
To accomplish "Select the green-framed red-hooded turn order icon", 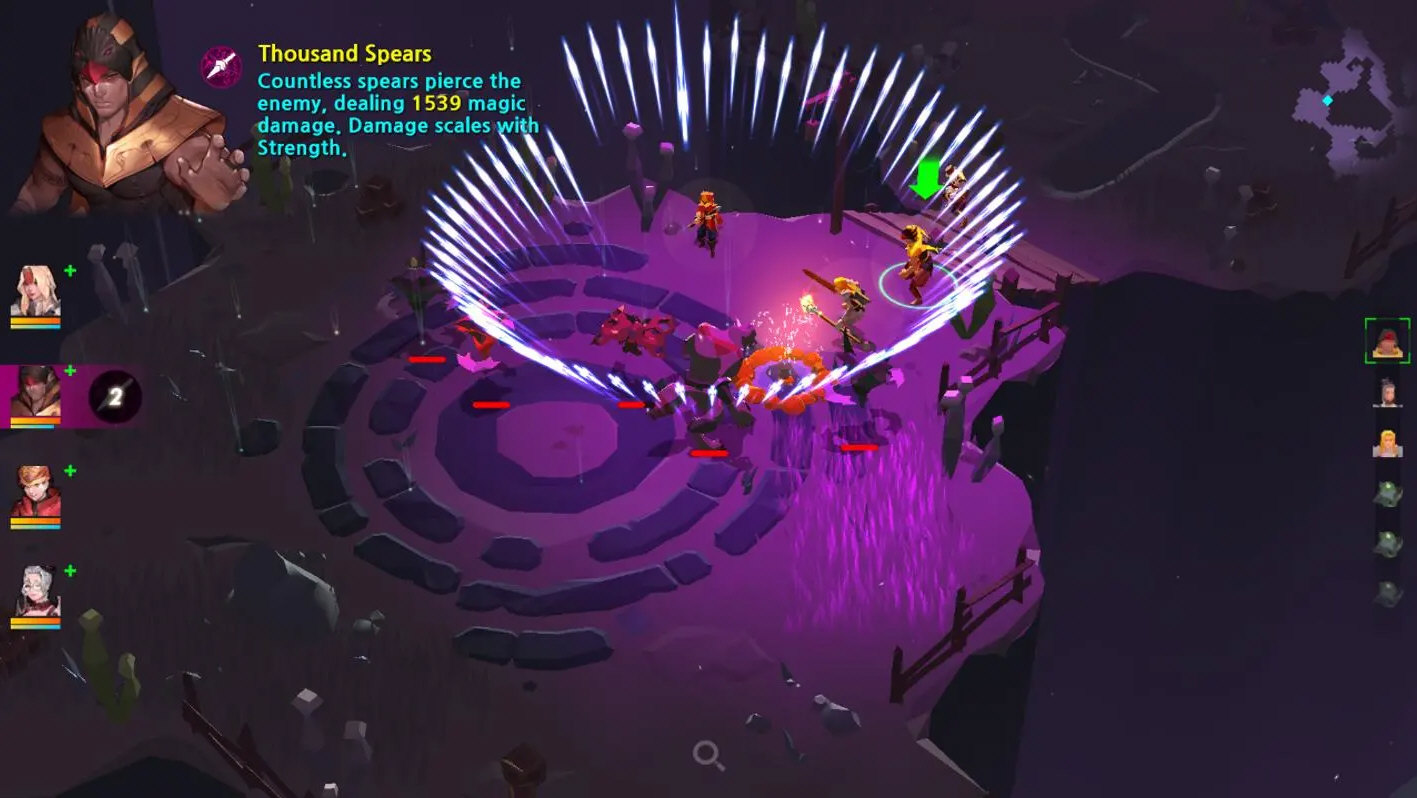I will [x=1387, y=341].
